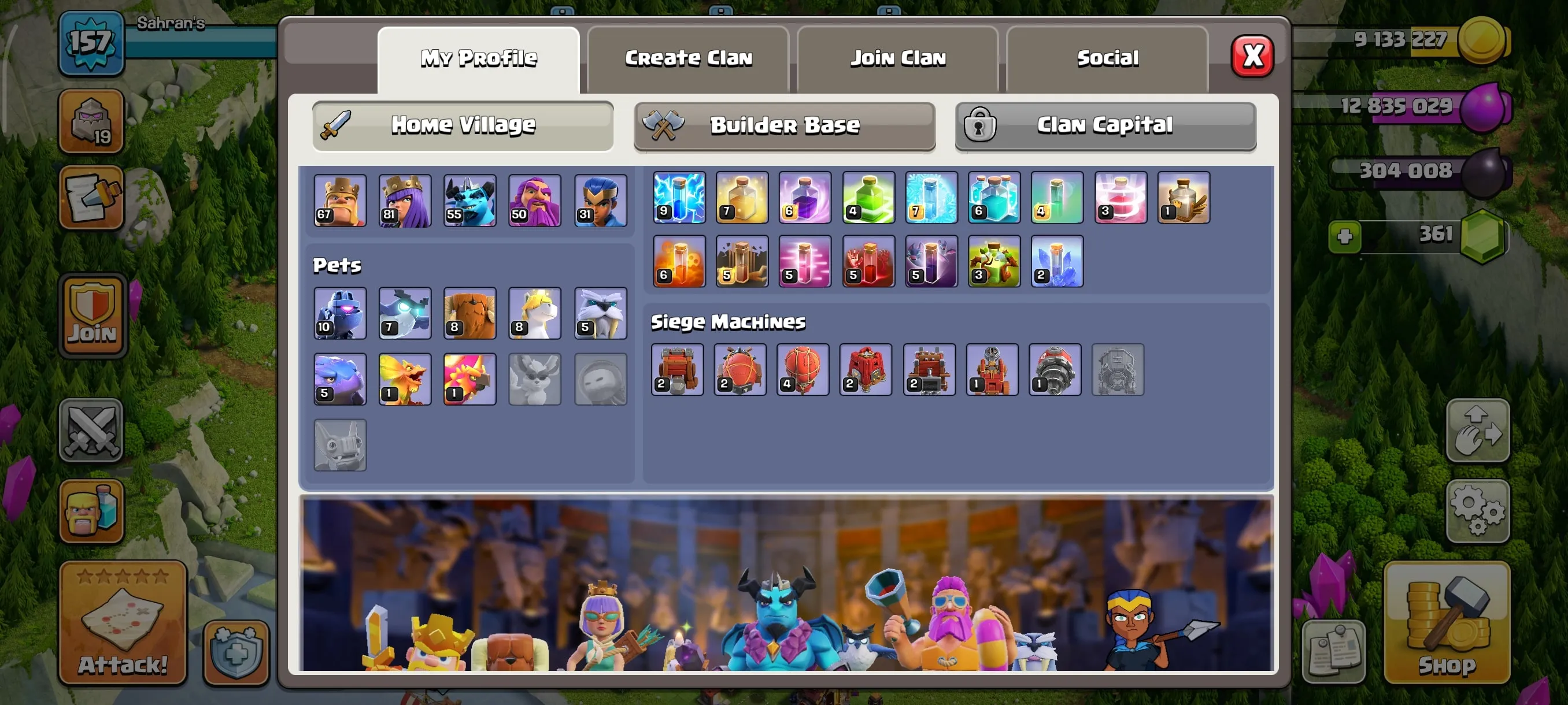Select the Bat Spell icon
The width and height of the screenshot is (1568, 705).
click(931, 262)
